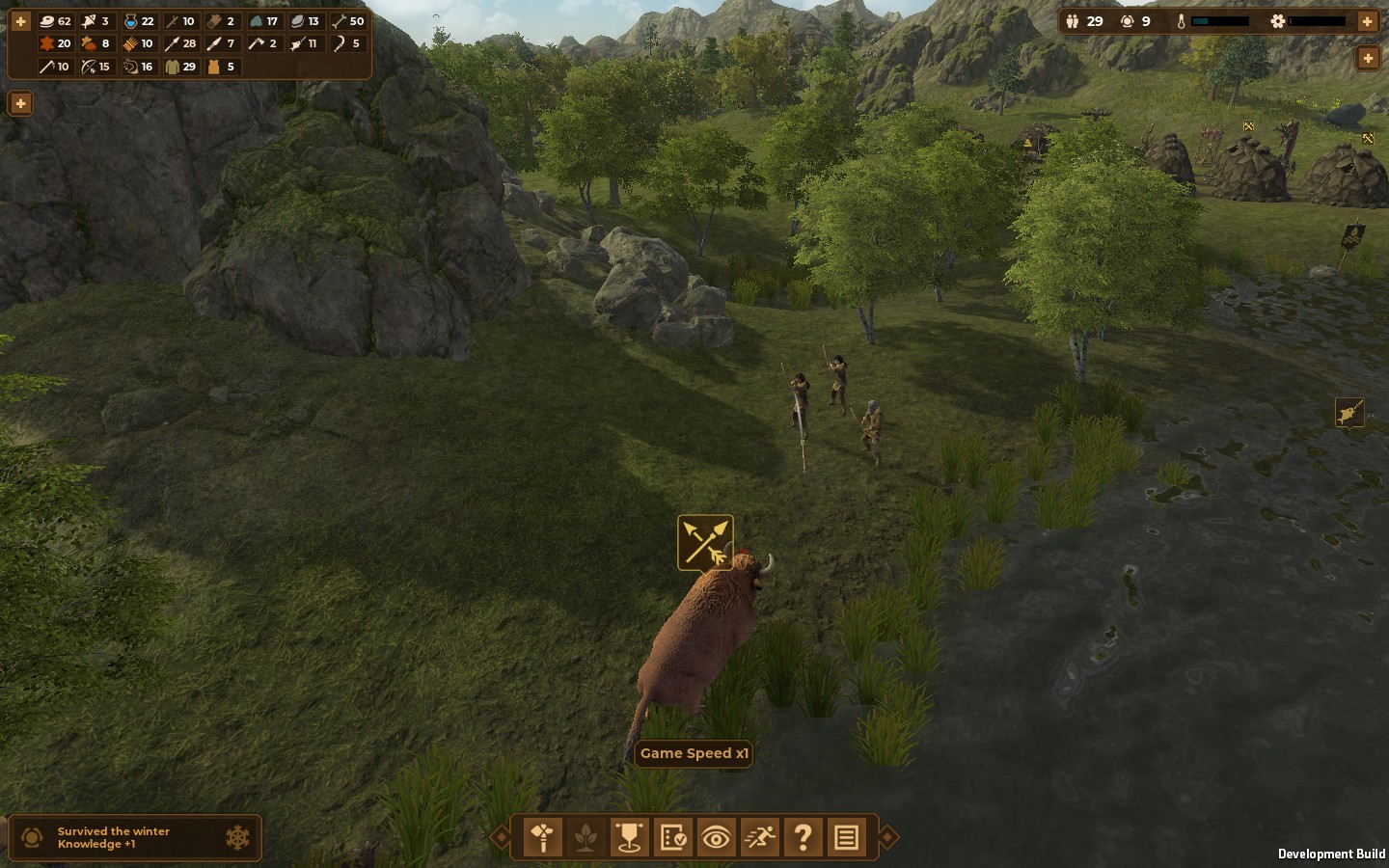Select the banner rally point tool

[x=629, y=837]
